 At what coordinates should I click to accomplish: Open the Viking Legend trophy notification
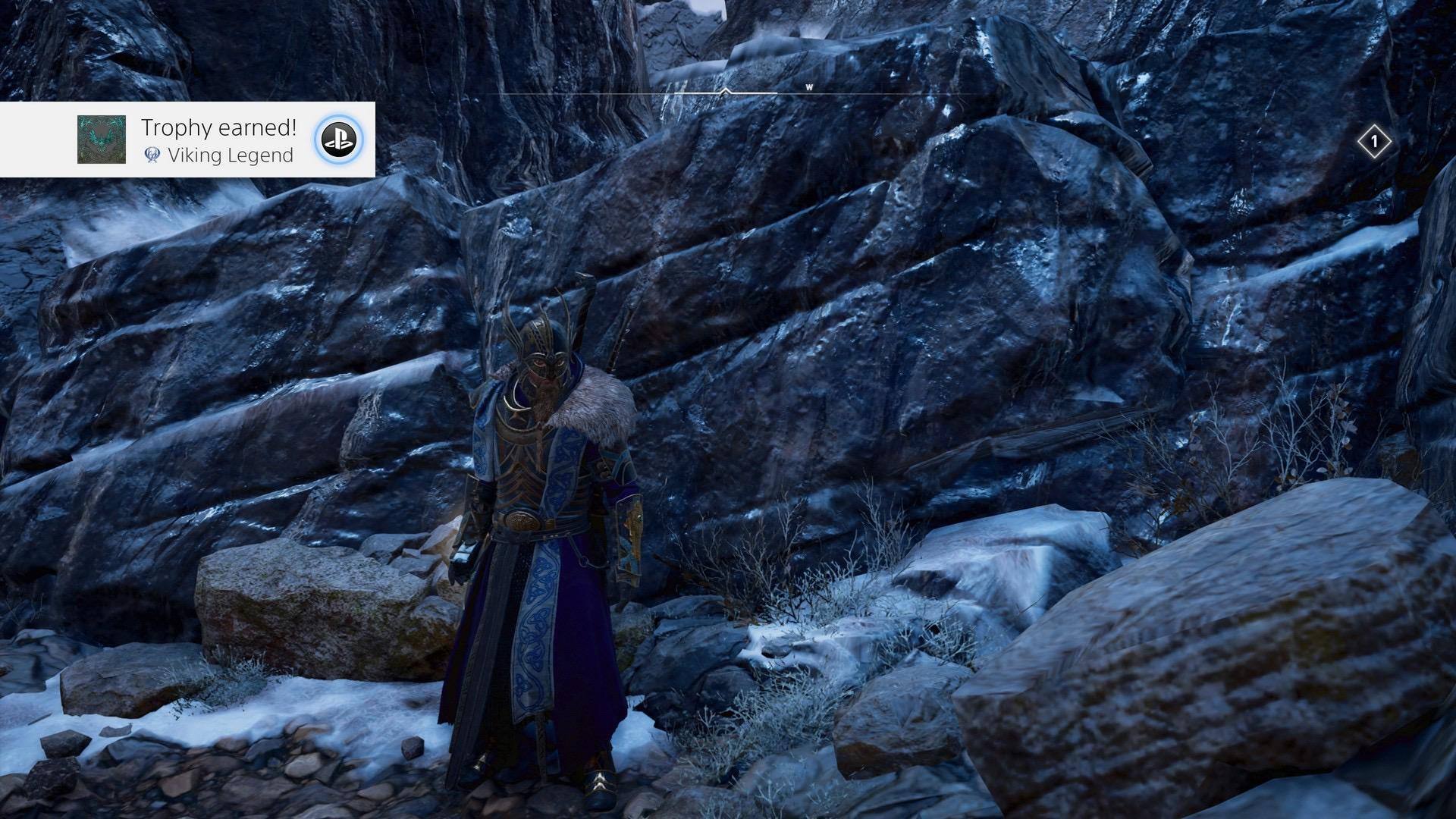coord(217,140)
